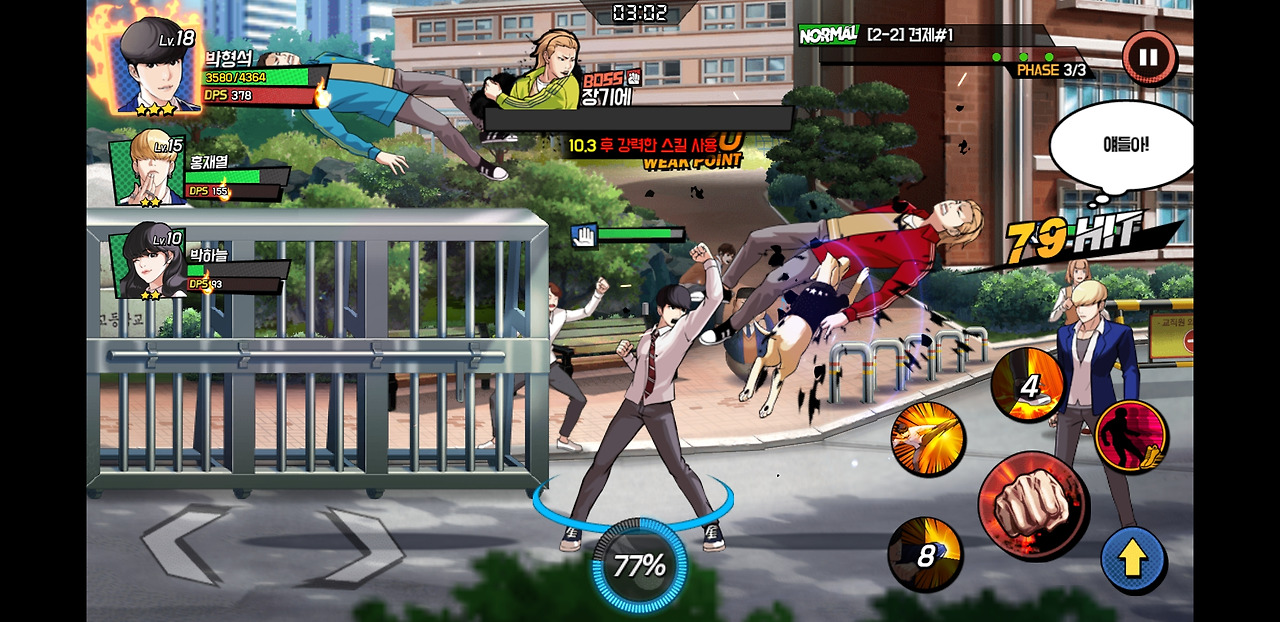Image resolution: width=1280 pixels, height=622 pixels.
Task: Select the 박형석 character portrait
Action: [x=158, y=66]
